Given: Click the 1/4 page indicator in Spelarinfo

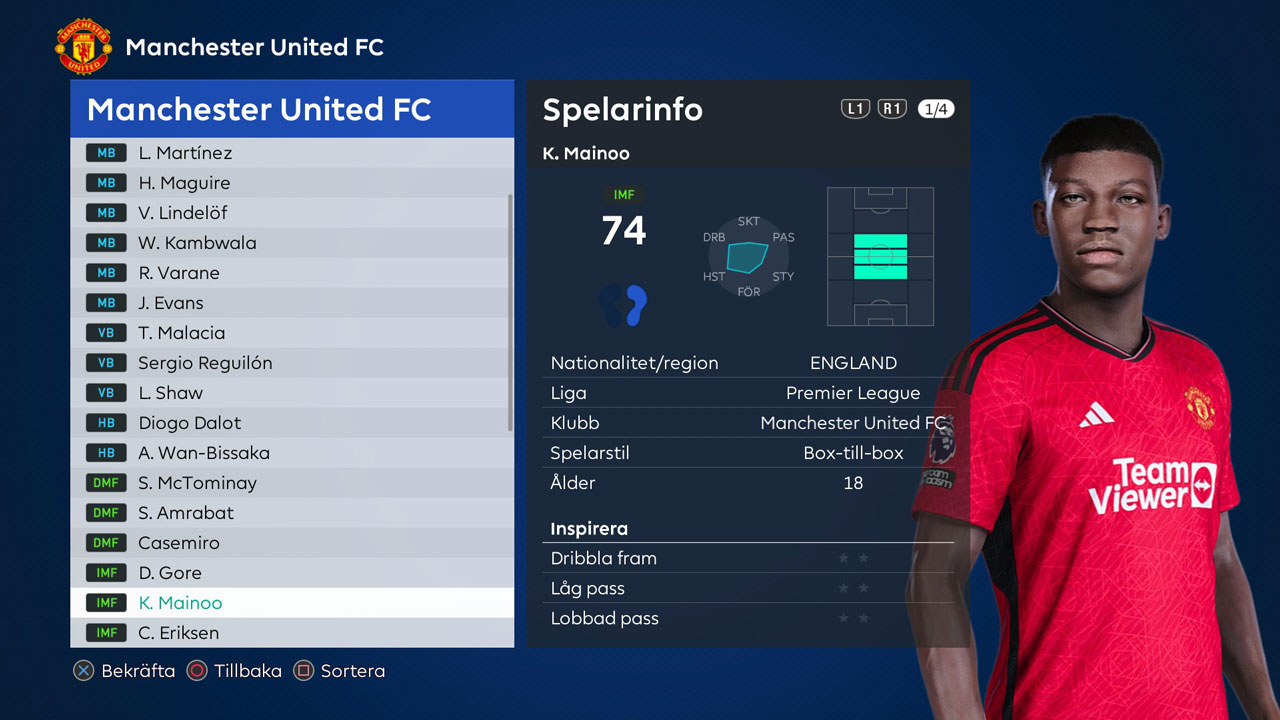Looking at the screenshot, I should point(936,109).
